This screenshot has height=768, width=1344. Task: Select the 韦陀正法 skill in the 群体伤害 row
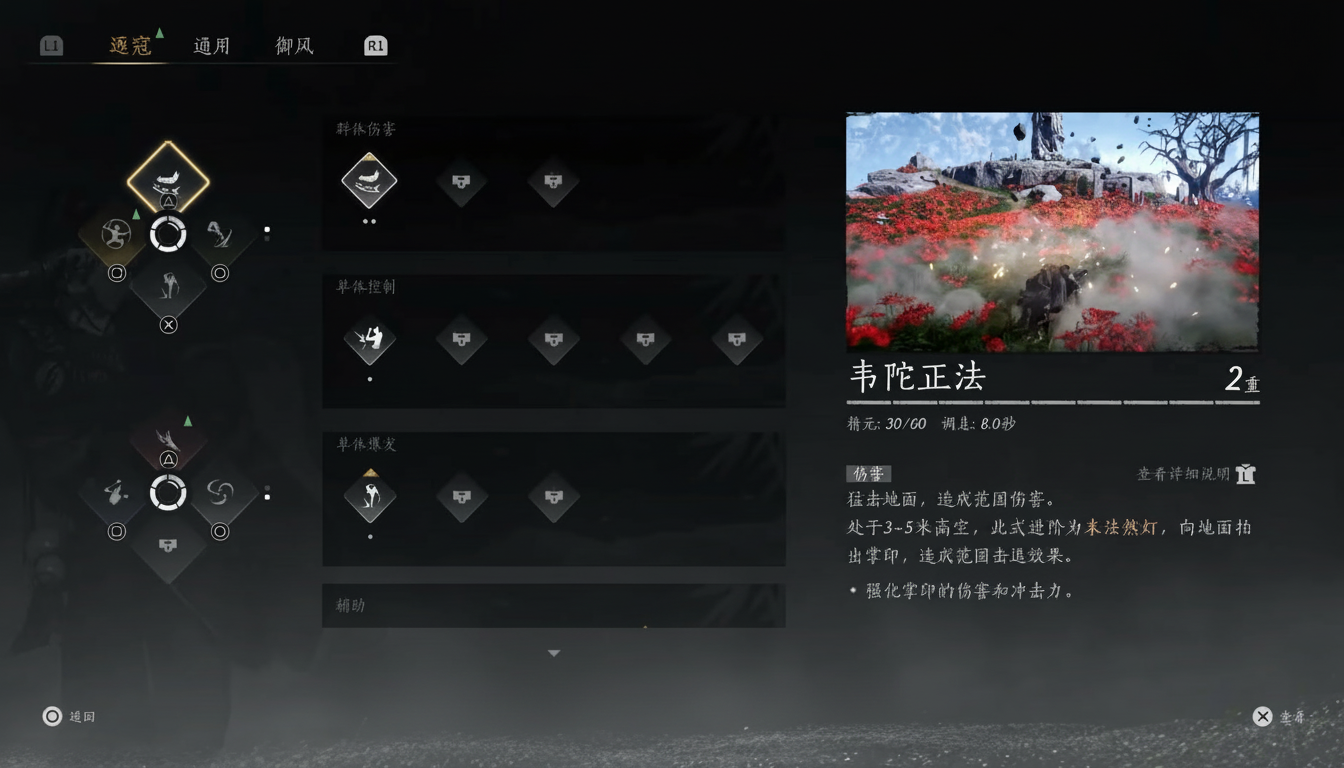(x=370, y=182)
